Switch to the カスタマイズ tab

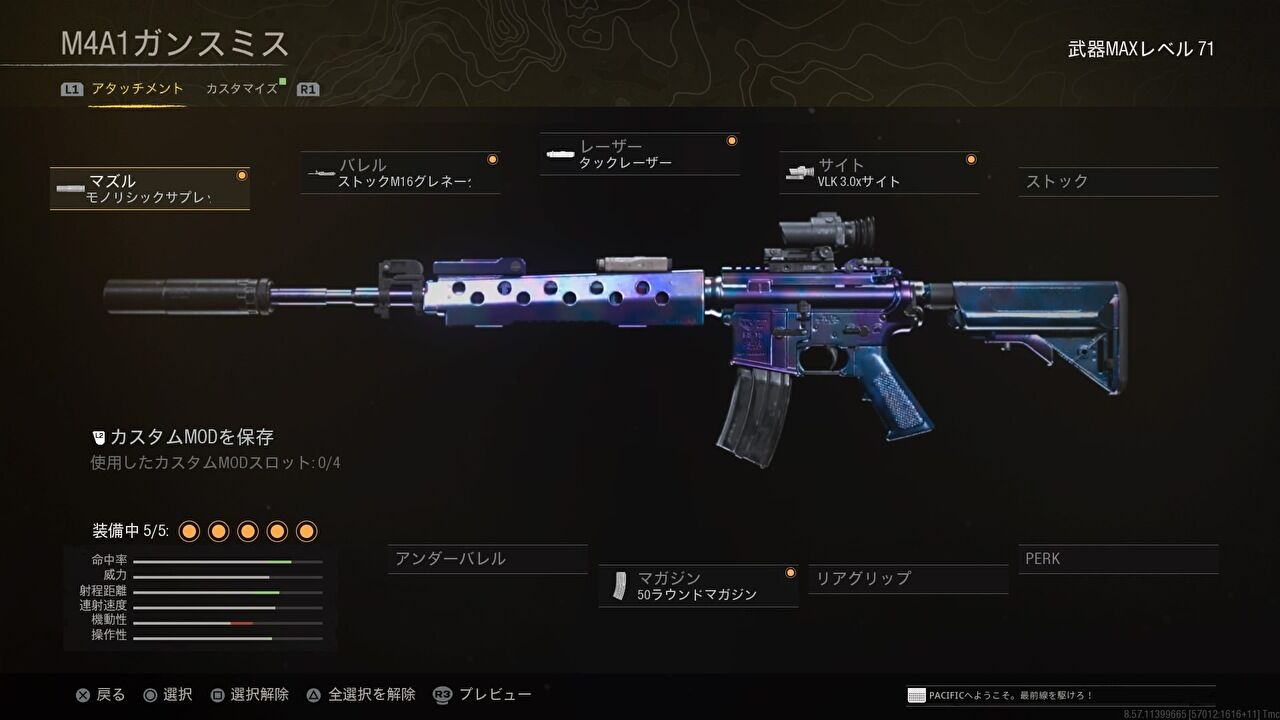click(241, 88)
